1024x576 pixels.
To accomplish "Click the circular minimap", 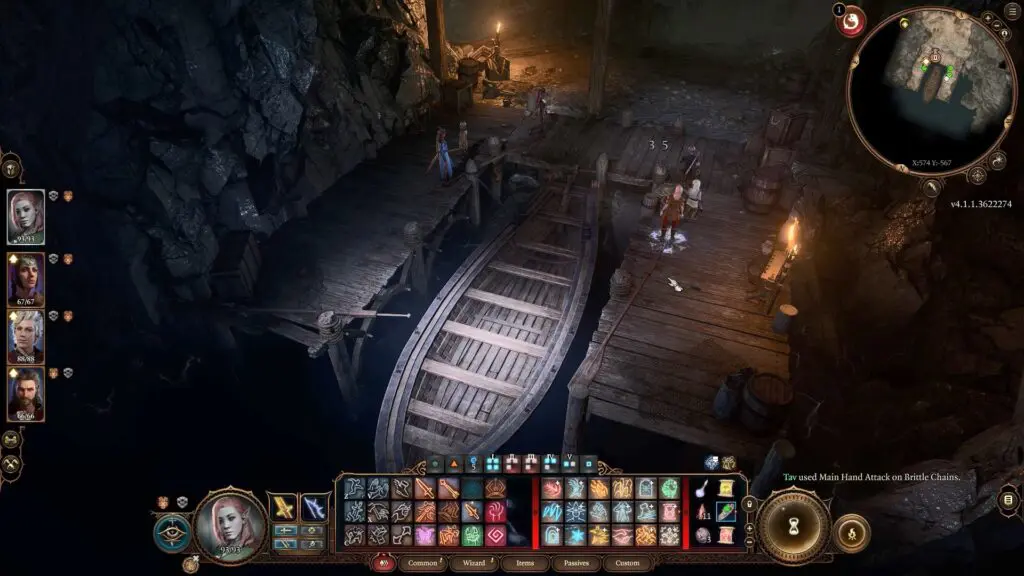I will pyautogui.click(x=931, y=91).
